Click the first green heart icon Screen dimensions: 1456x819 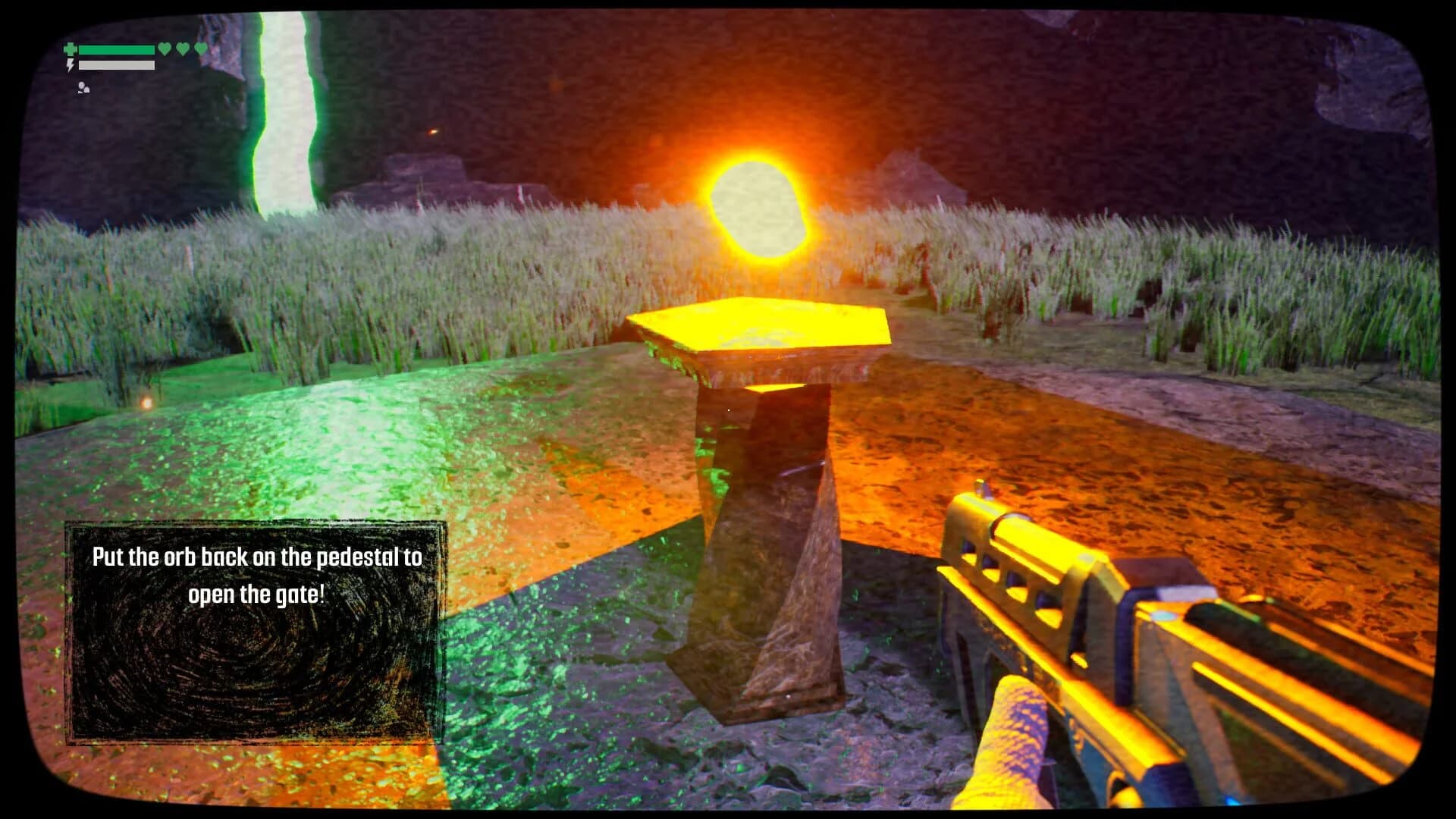165,49
